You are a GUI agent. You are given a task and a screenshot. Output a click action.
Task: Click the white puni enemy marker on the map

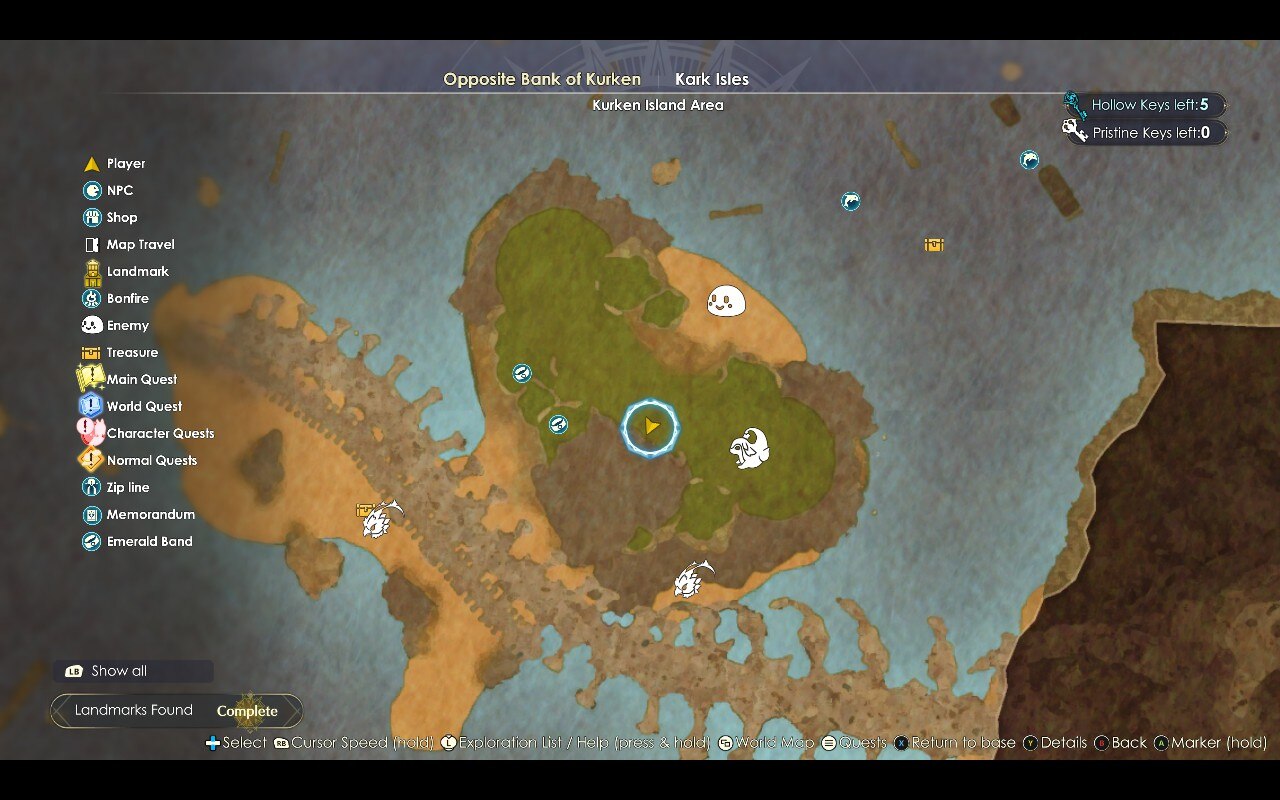coord(727,300)
